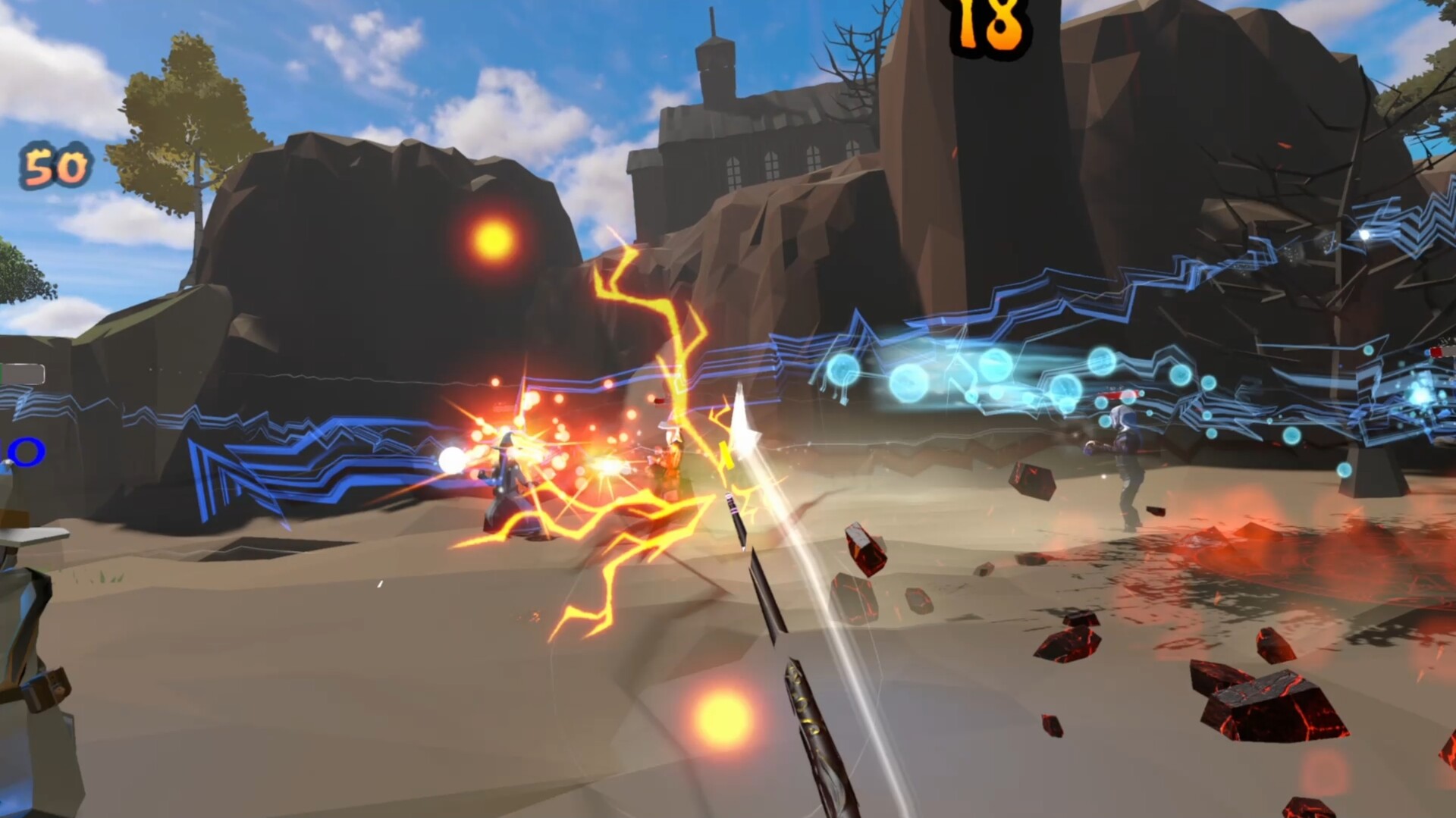This screenshot has width=1456, height=818.
Task: Click the green segment of the left status bar
Action: [3, 371]
